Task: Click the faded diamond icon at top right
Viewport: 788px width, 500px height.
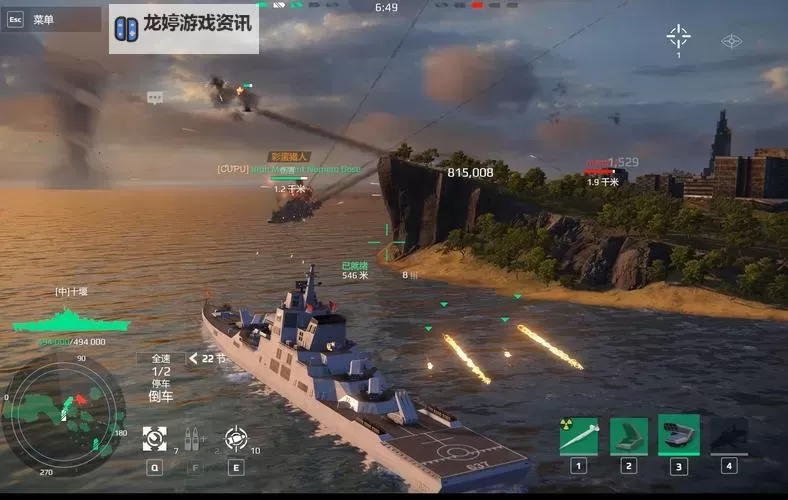Action: (732, 41)
